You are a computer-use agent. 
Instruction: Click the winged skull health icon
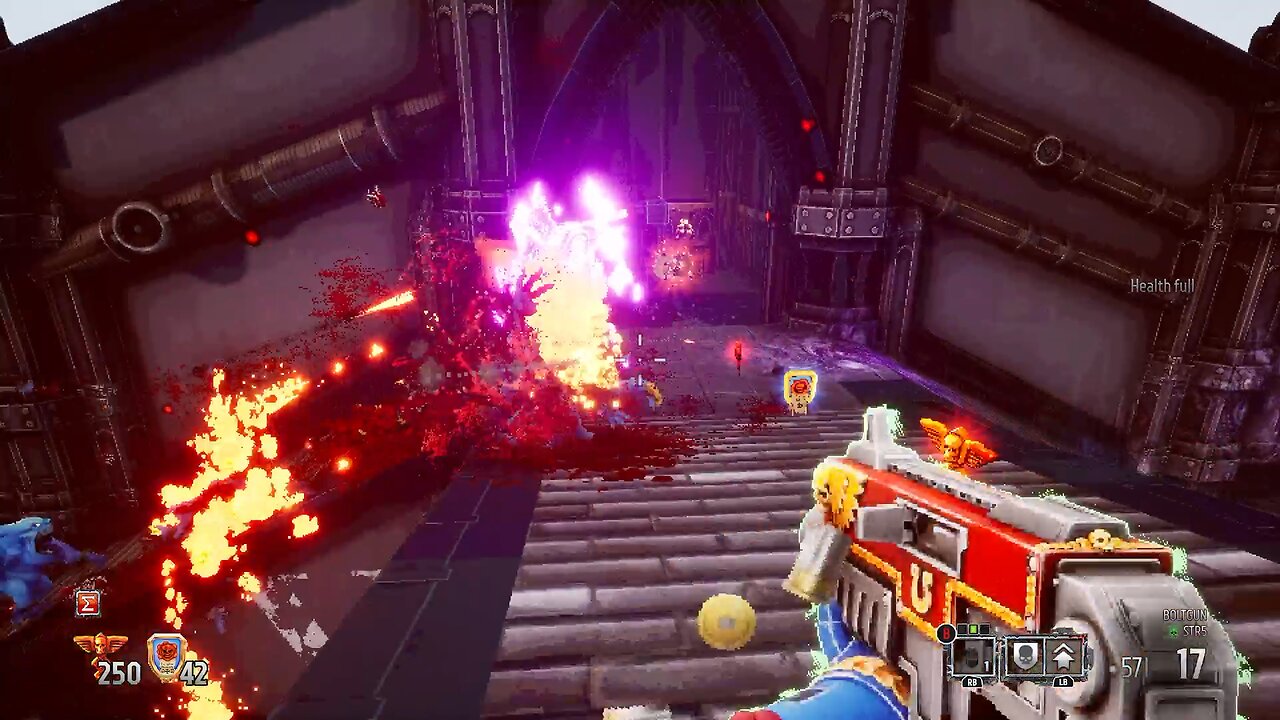click(101, 647)
